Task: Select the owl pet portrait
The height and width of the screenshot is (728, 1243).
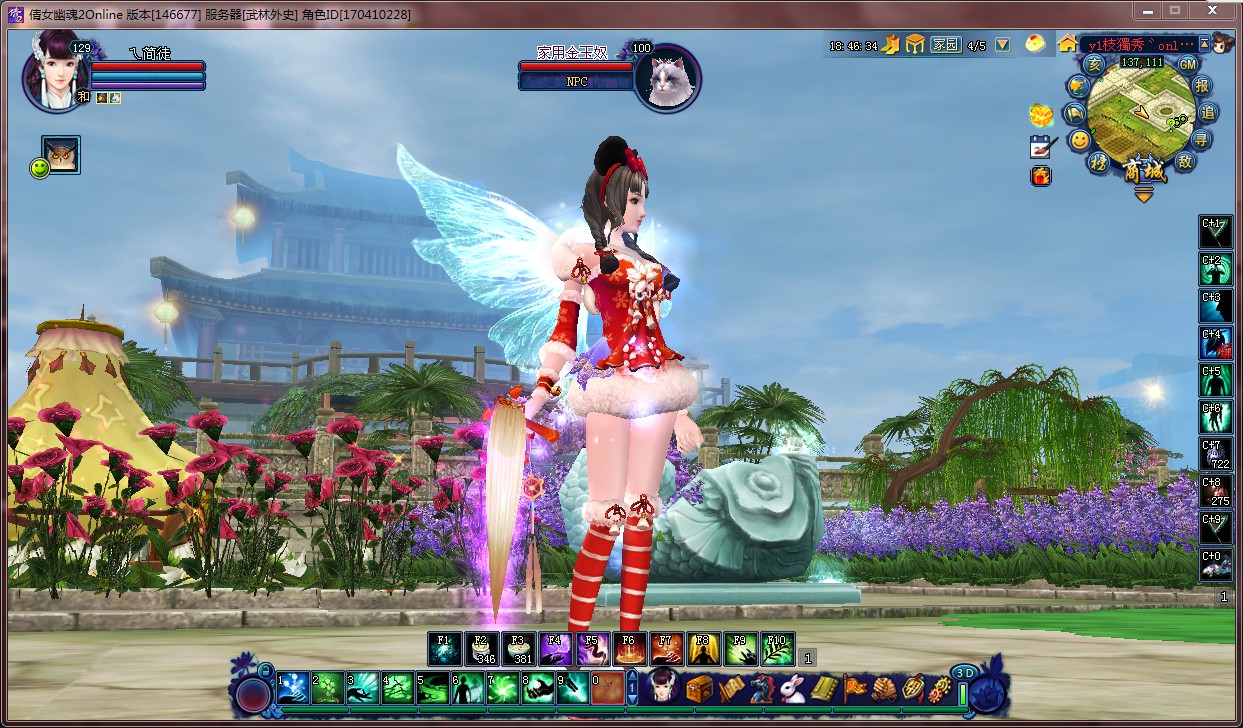Action: tap(61, 155)
